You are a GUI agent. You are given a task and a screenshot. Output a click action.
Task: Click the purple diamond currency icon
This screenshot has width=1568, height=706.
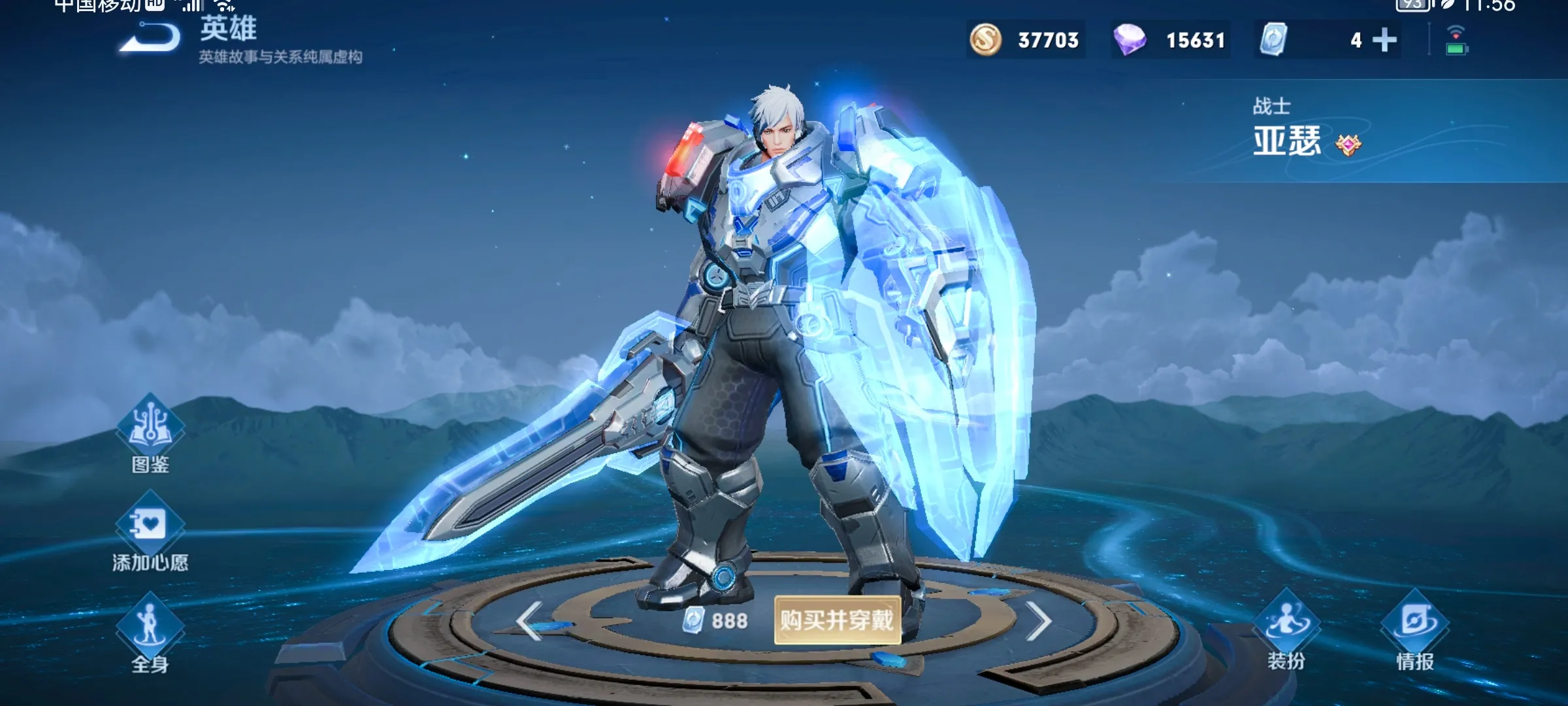point(1130,40)
